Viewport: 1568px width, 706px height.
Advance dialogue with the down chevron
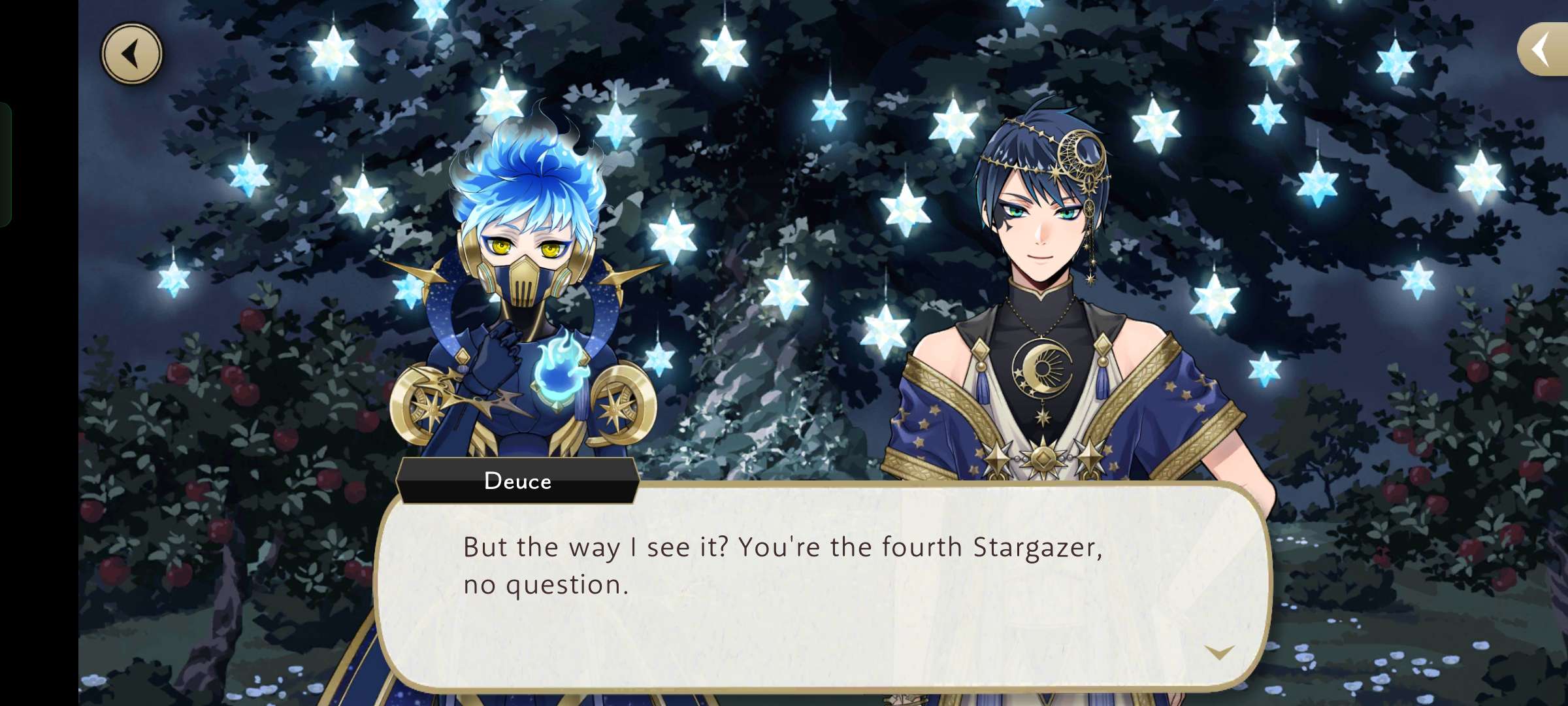pos(1218,652)
